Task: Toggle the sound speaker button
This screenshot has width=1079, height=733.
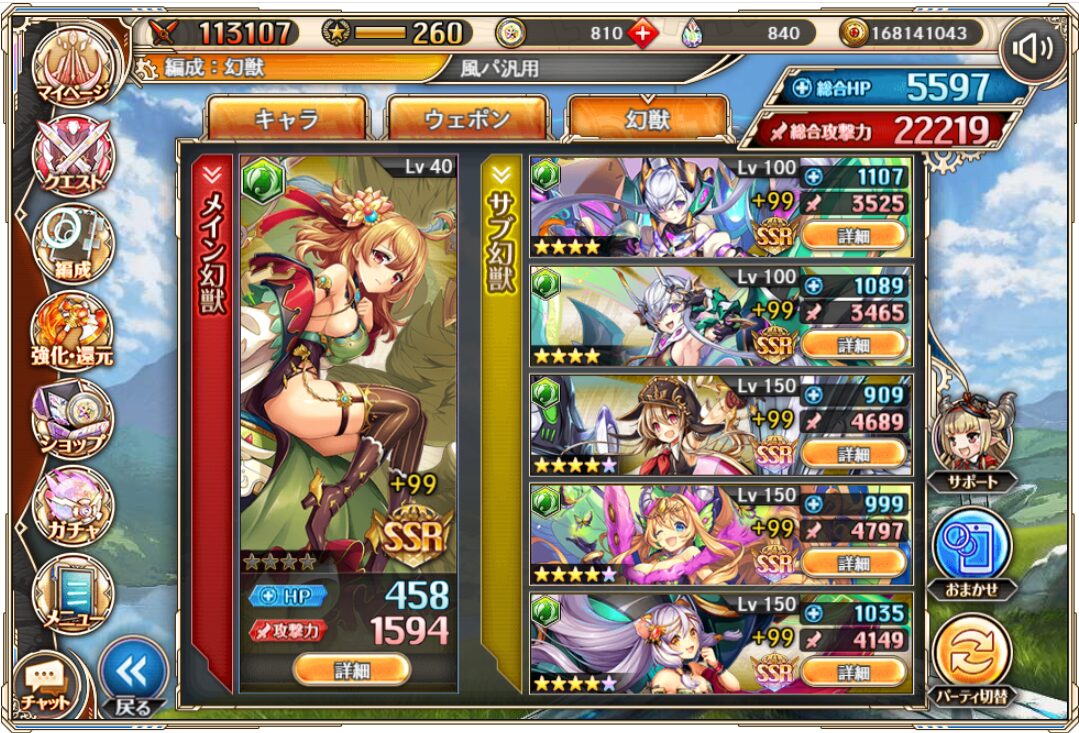Action: tap(1033, 48)
